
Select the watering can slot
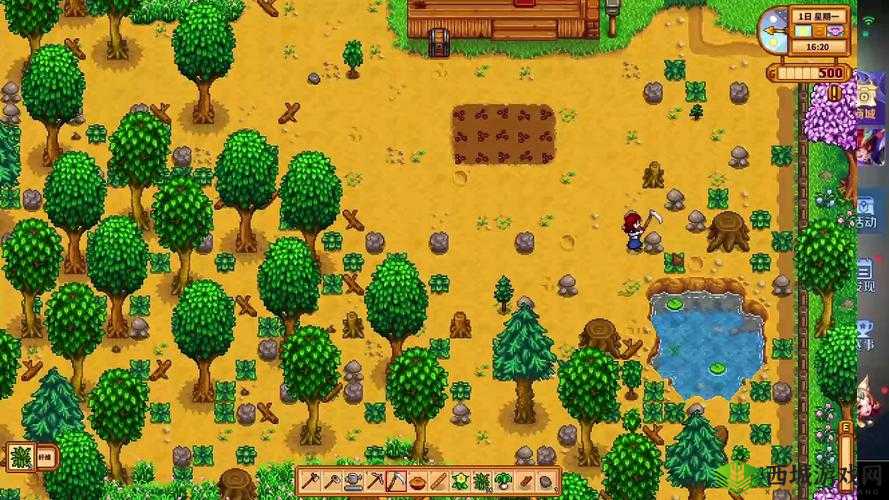click(x=351, y=481)
